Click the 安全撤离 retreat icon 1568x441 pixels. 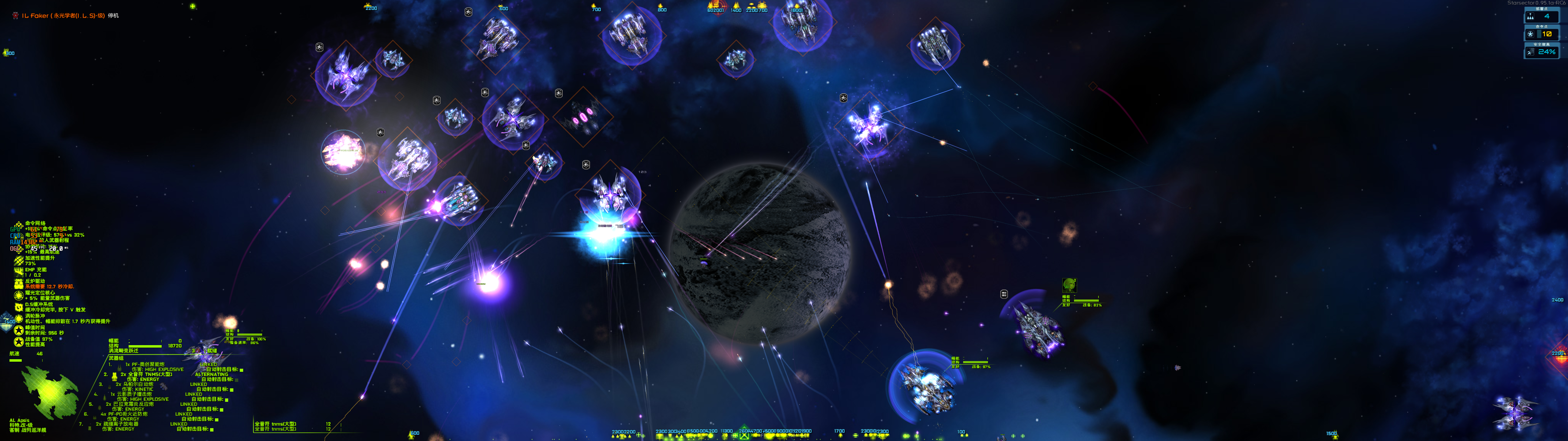(x=1530, y=52)
